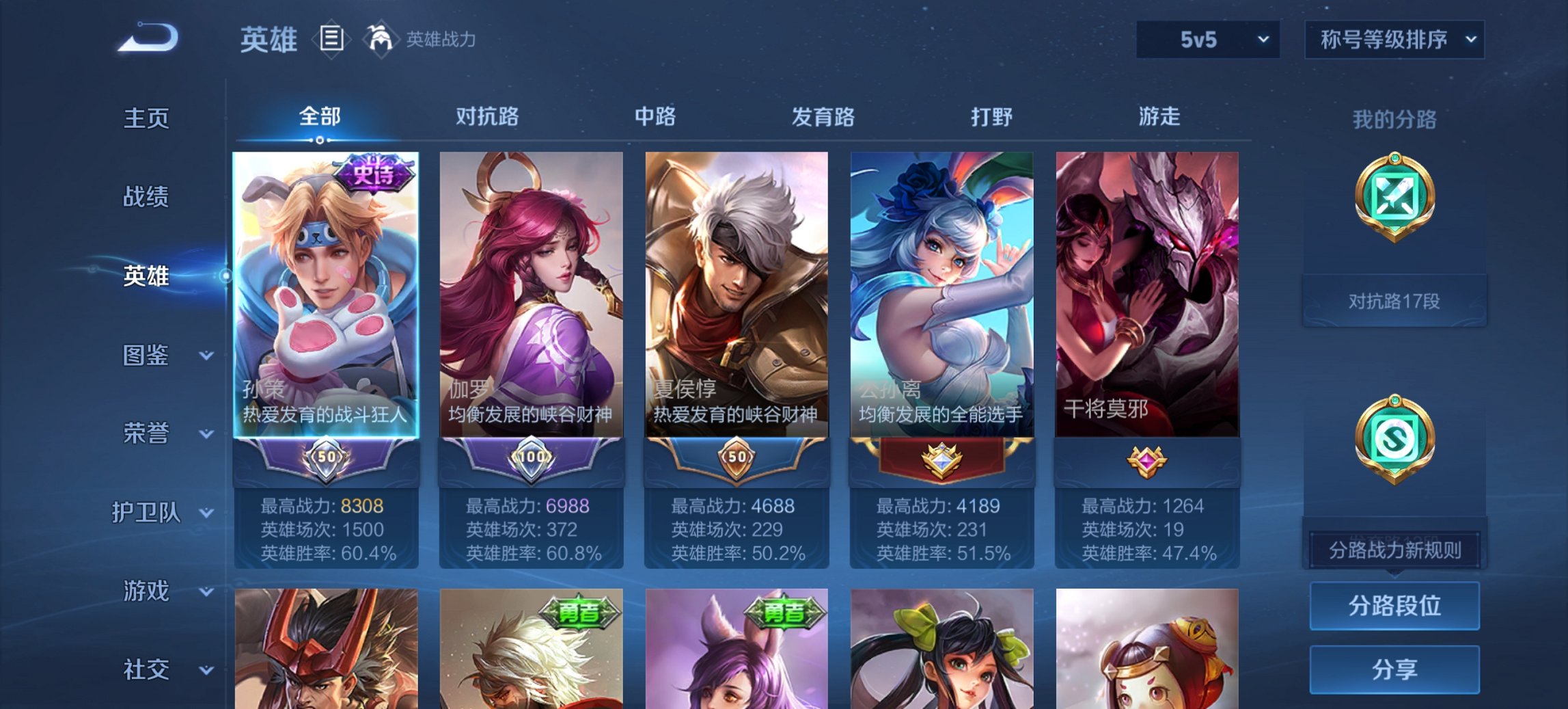This screenshot has height=709, width=1568.
Task: Open the hero list scroll icon beside 英雄
Action: pos(330,40)
